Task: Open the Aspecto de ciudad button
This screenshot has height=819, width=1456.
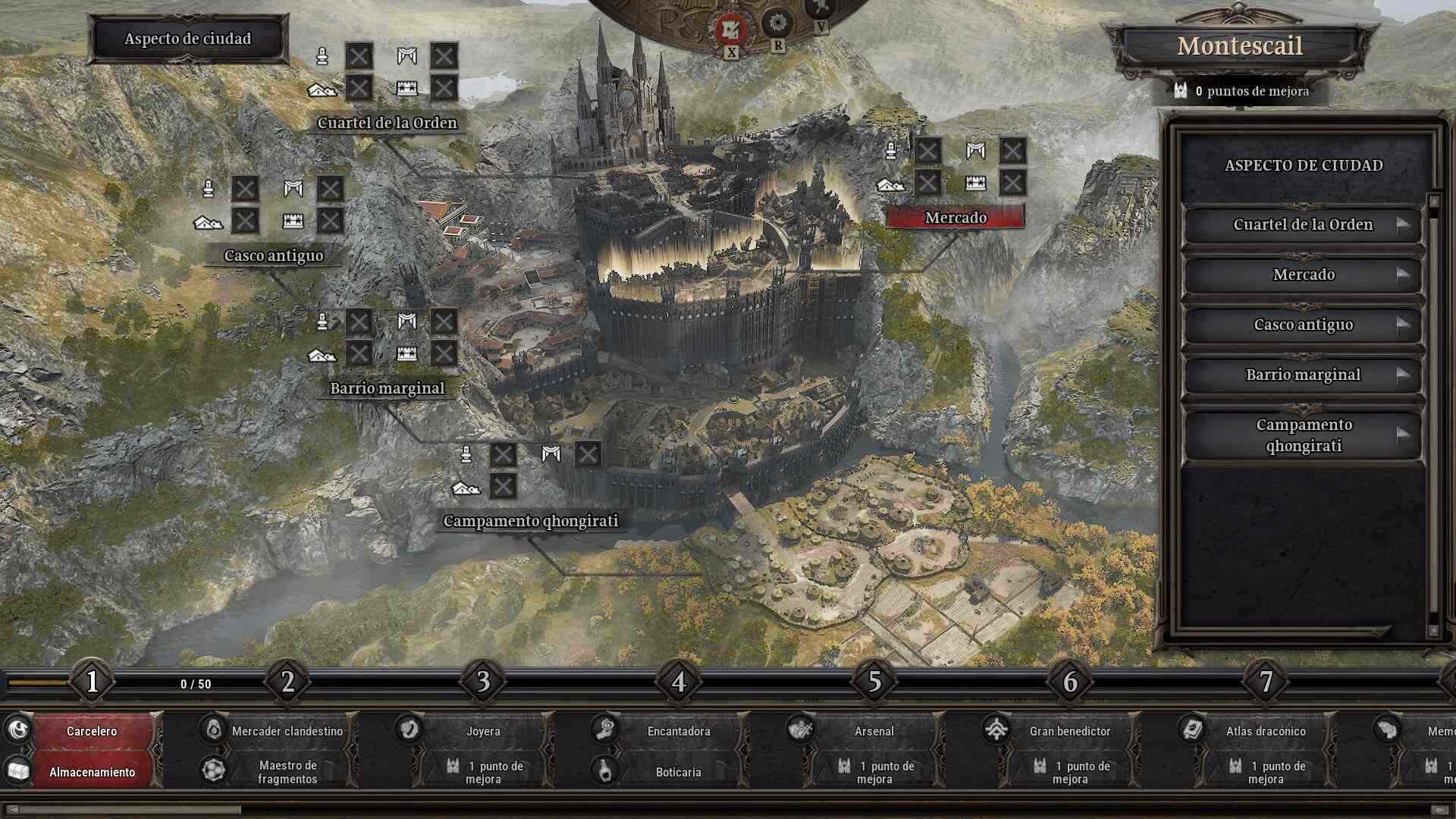Action: (187, 39)
